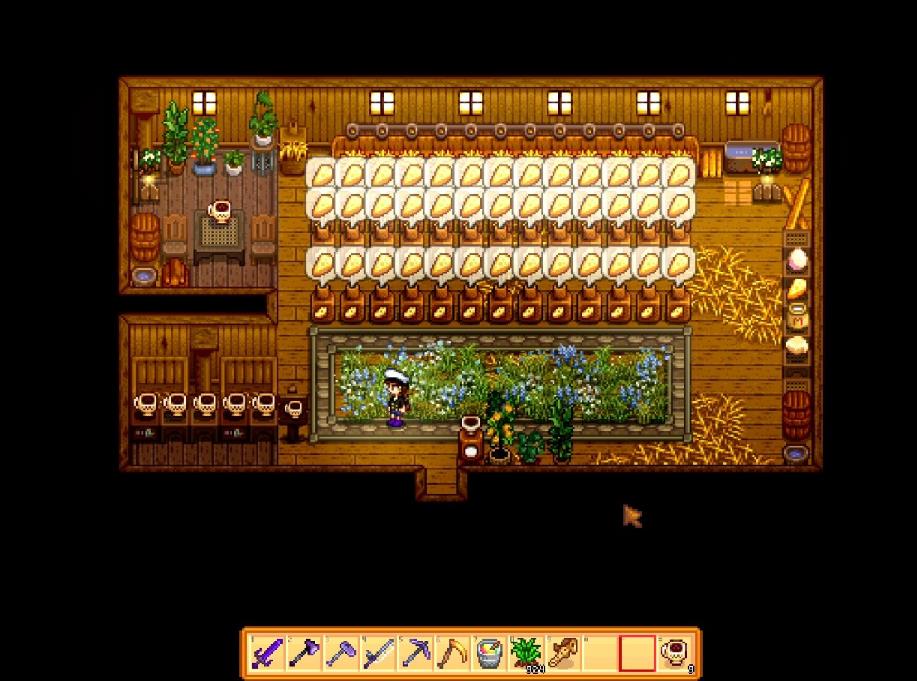
Task: Equip the purple pickaxe
Action: click(414, 653)
